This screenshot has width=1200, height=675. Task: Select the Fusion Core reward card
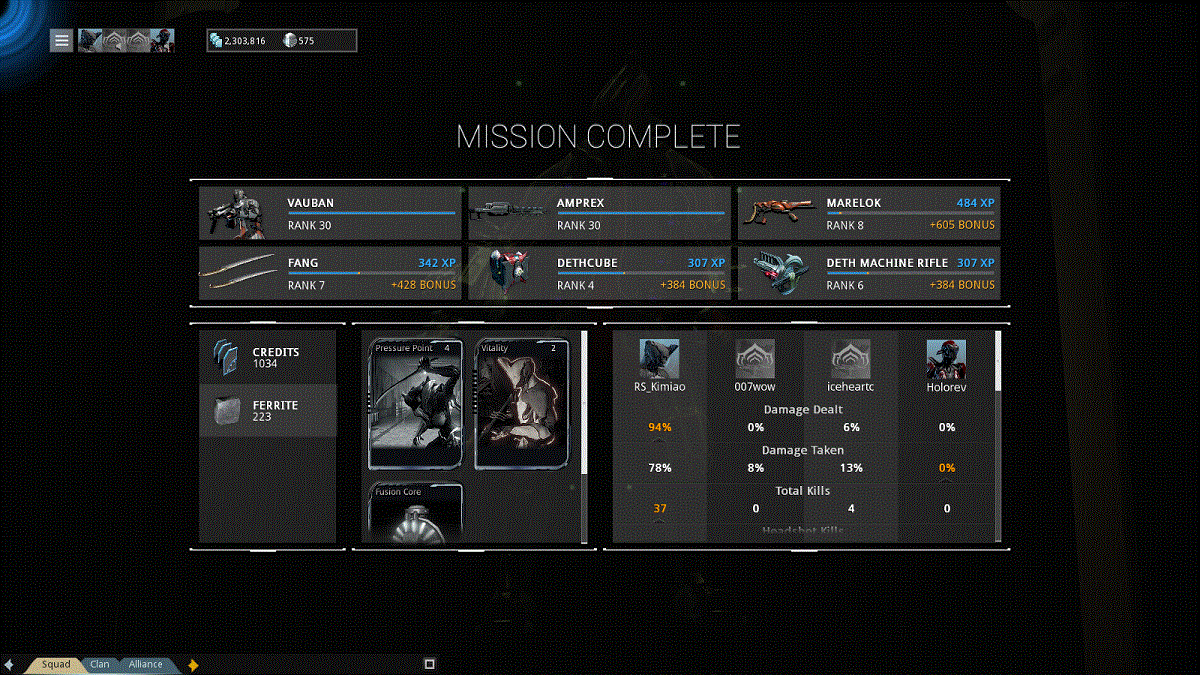coord(415,514)
